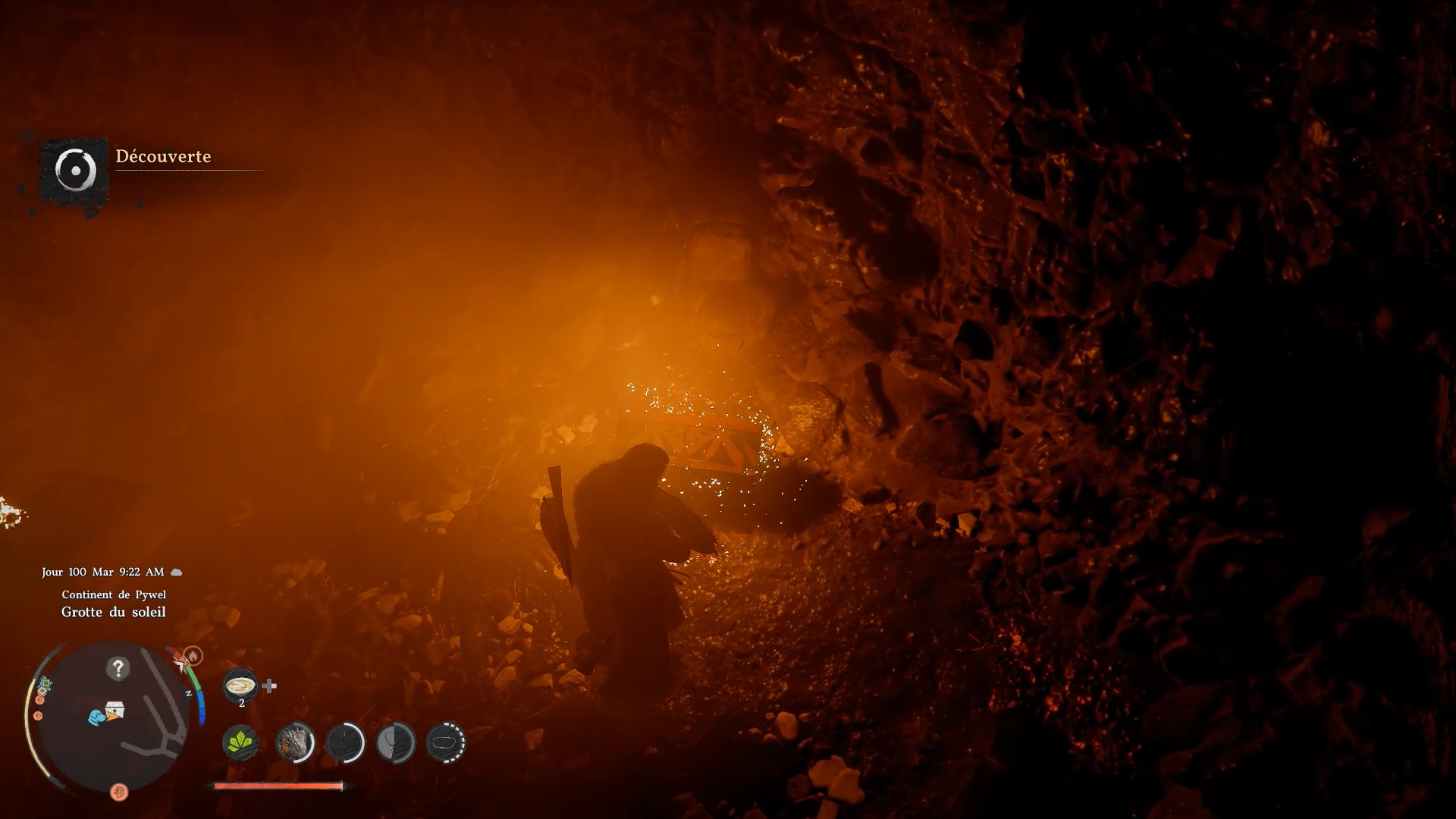The height and width of the screenshot is (819, 1456).
Task: Use the soup bowl food item
Action: pos(241,686)
